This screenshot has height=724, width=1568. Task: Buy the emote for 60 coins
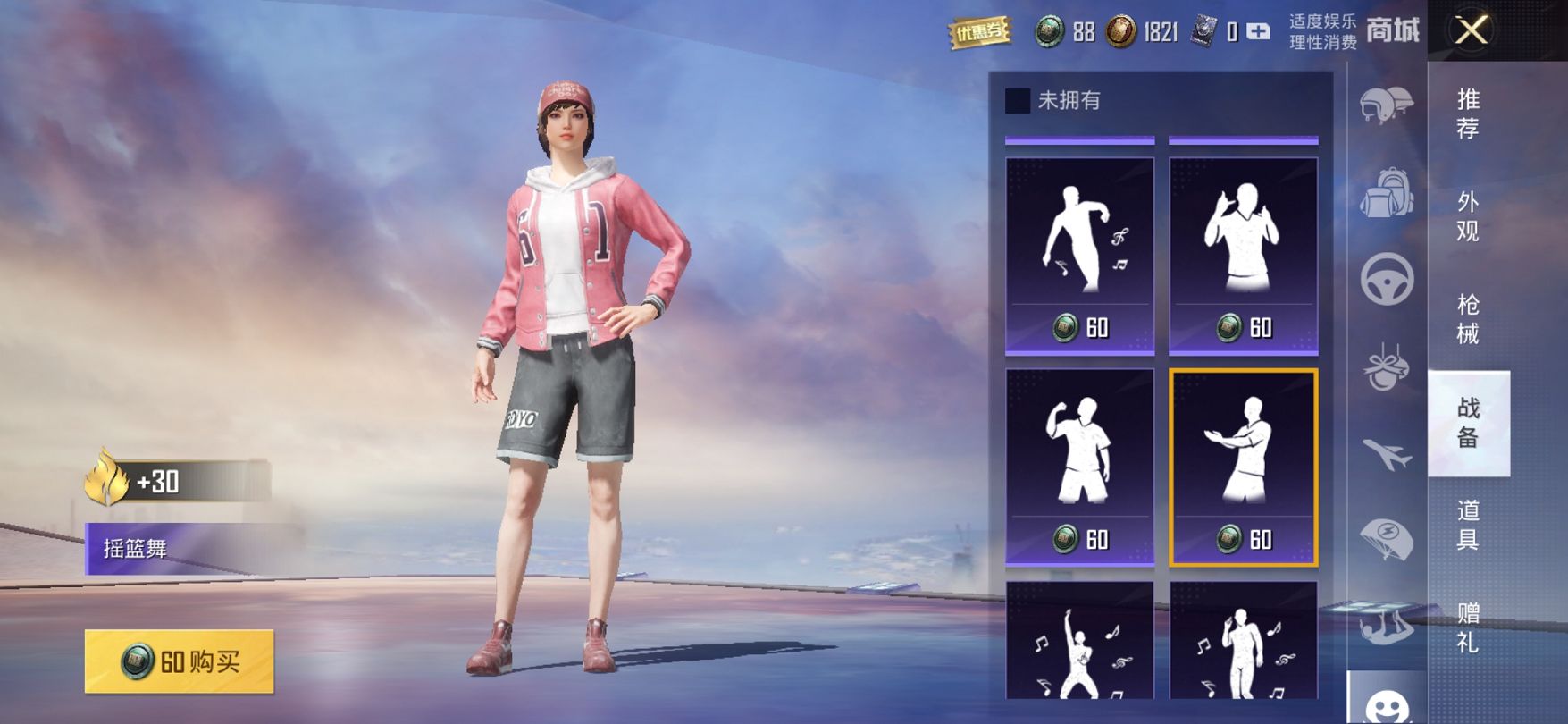click(180, 661)
